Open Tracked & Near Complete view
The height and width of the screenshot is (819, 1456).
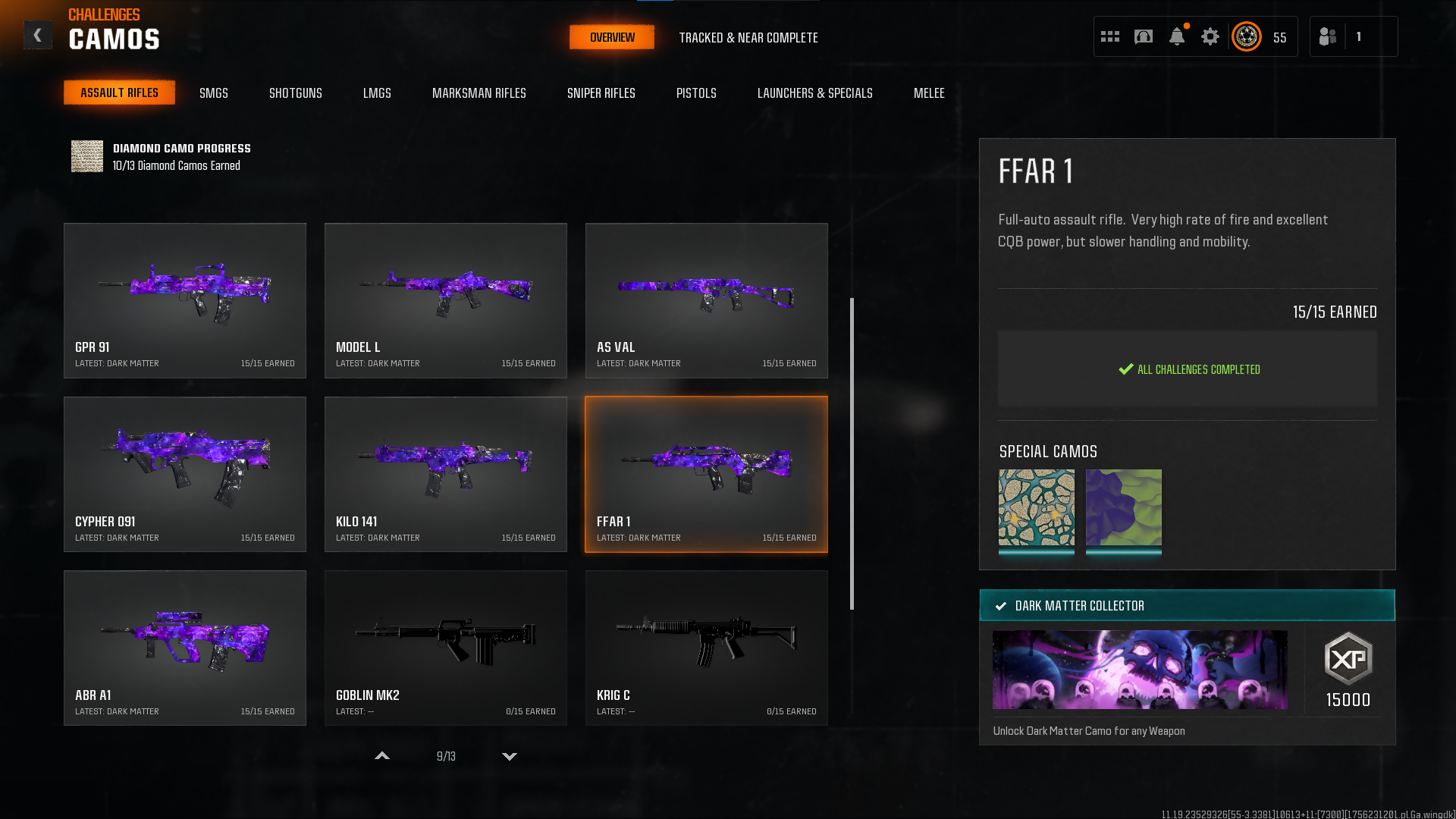[x=748, y=38]
